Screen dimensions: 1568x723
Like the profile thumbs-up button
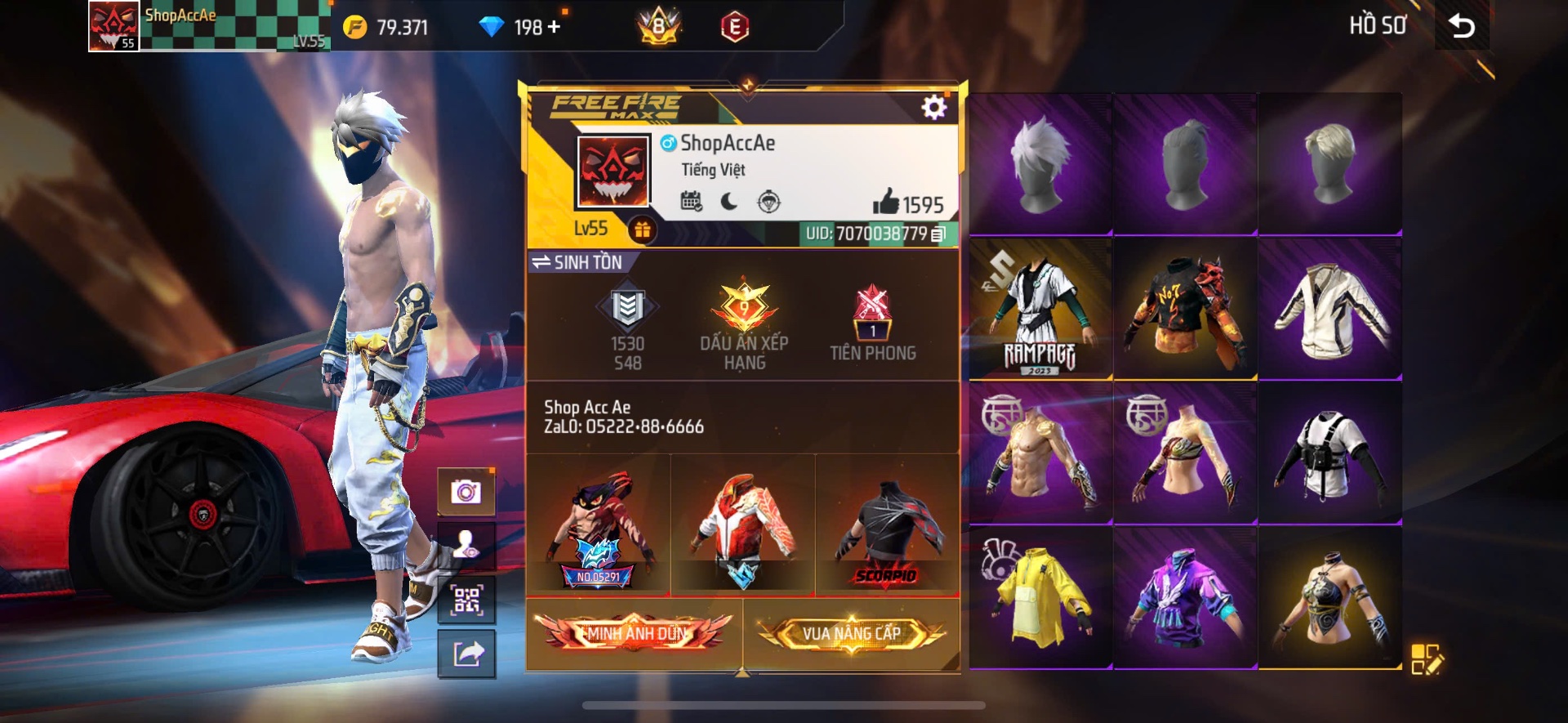885,202
